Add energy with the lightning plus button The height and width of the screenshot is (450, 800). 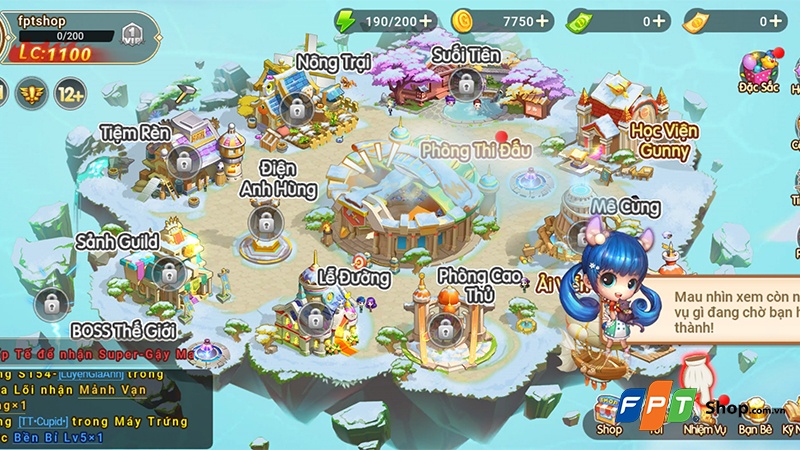(427, 20)
